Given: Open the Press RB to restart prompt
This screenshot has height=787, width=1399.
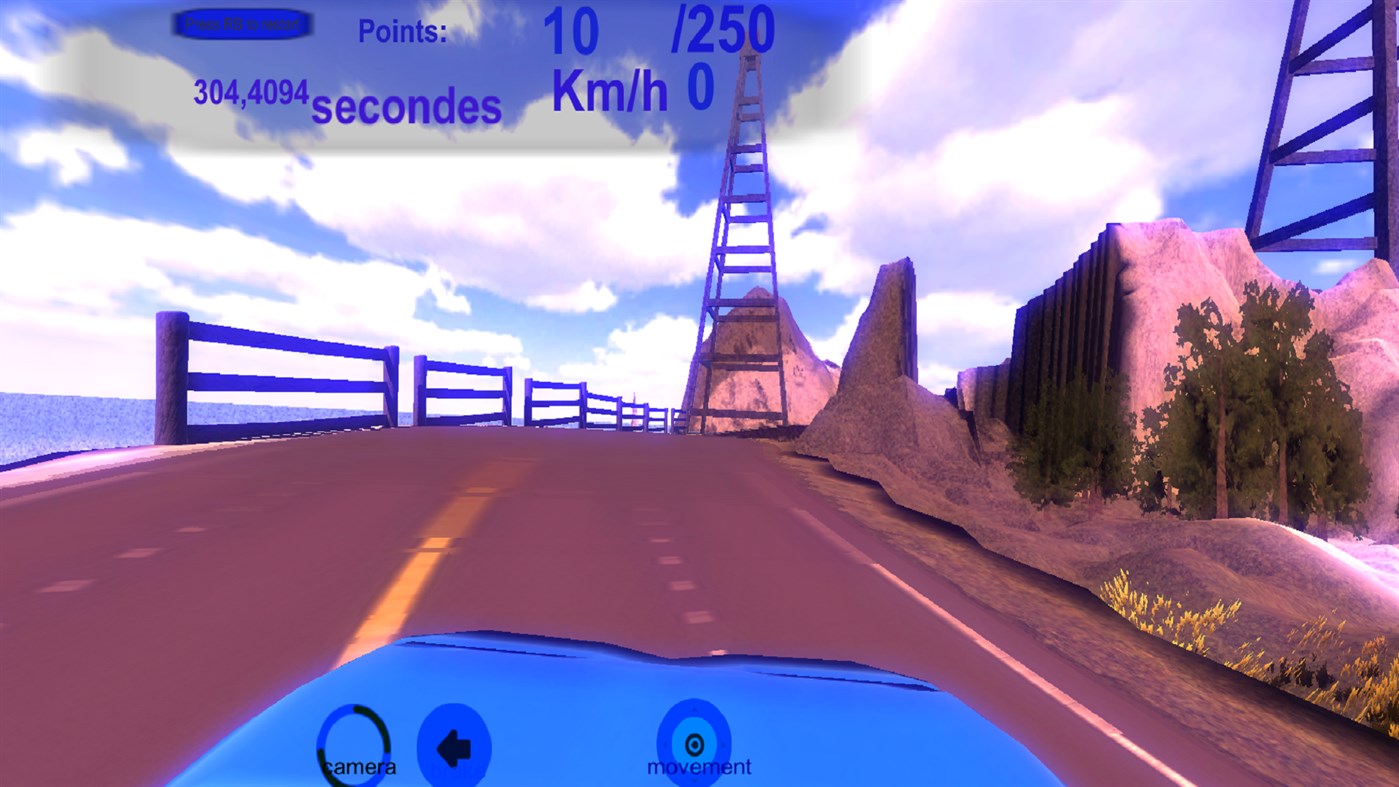Looking at the screenshot, I should point(242,22).
